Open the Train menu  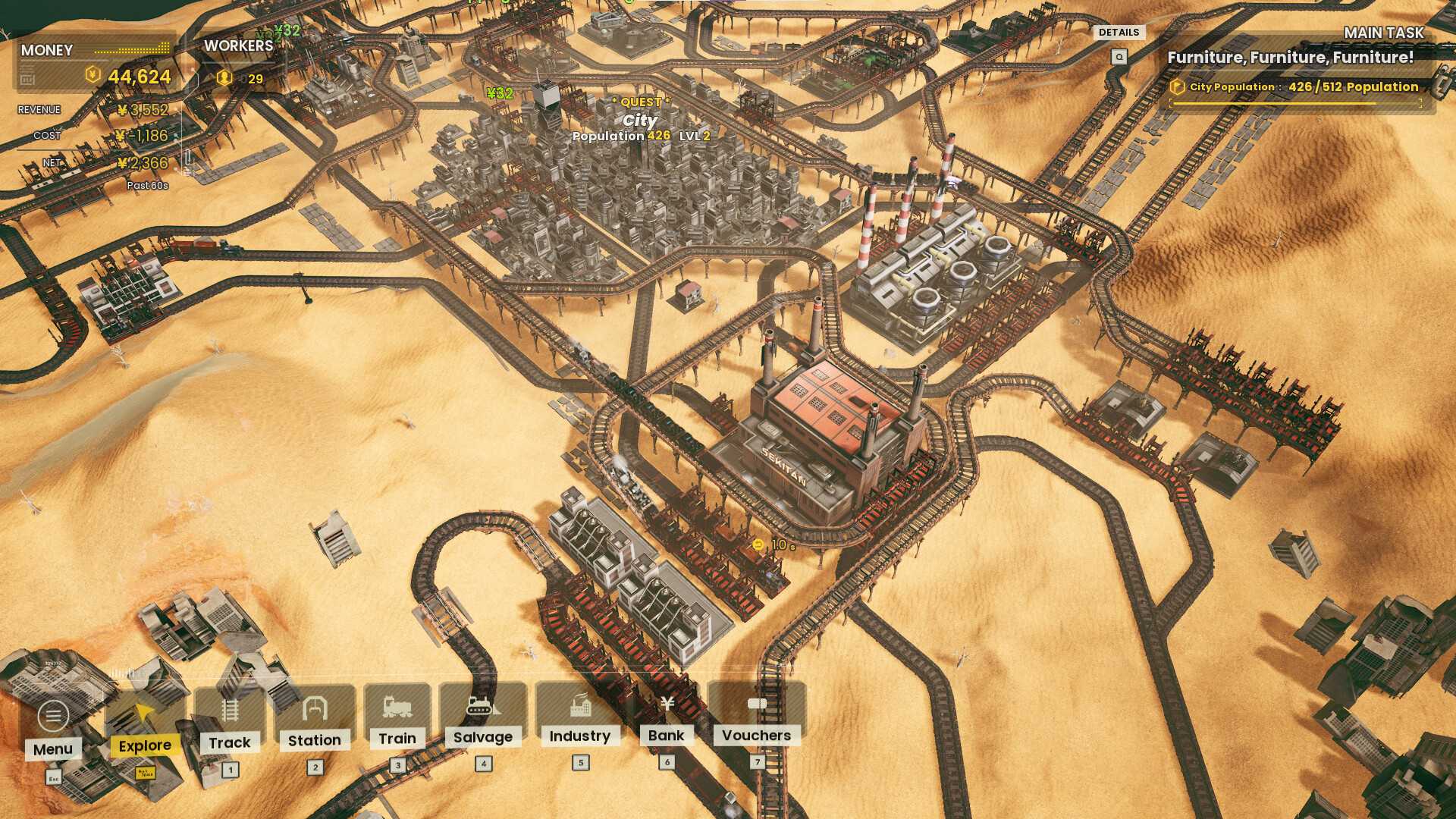pyautogui.click(x=397, y=717)
